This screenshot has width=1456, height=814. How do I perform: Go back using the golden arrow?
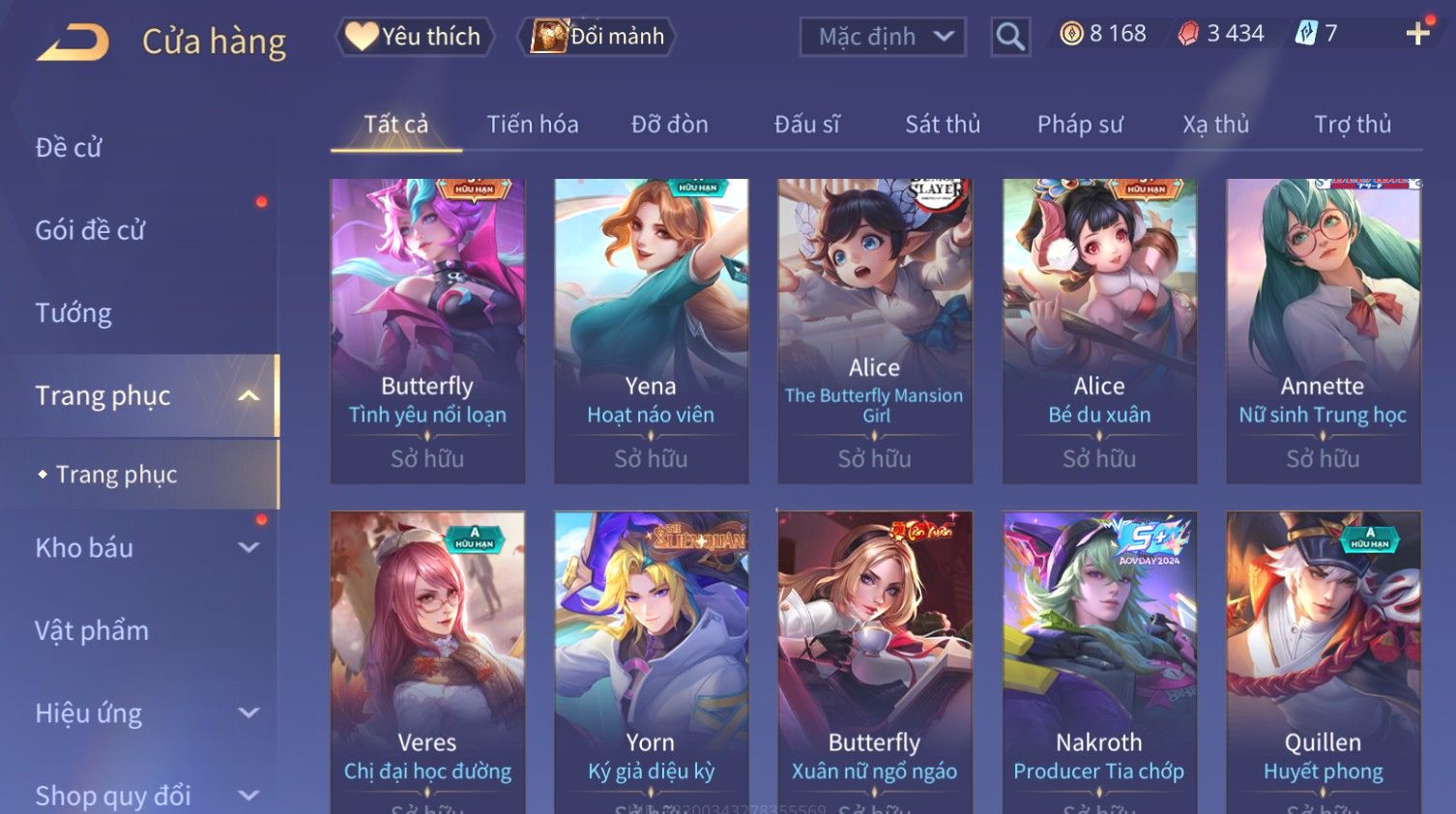(73, 43)
